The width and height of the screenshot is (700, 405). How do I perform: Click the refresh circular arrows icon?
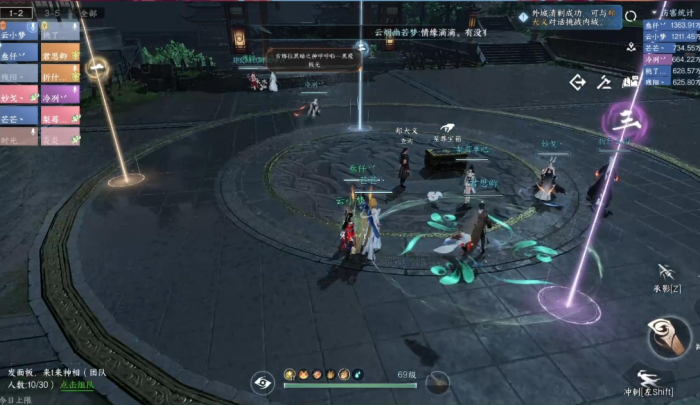click(x=630, y=16)
